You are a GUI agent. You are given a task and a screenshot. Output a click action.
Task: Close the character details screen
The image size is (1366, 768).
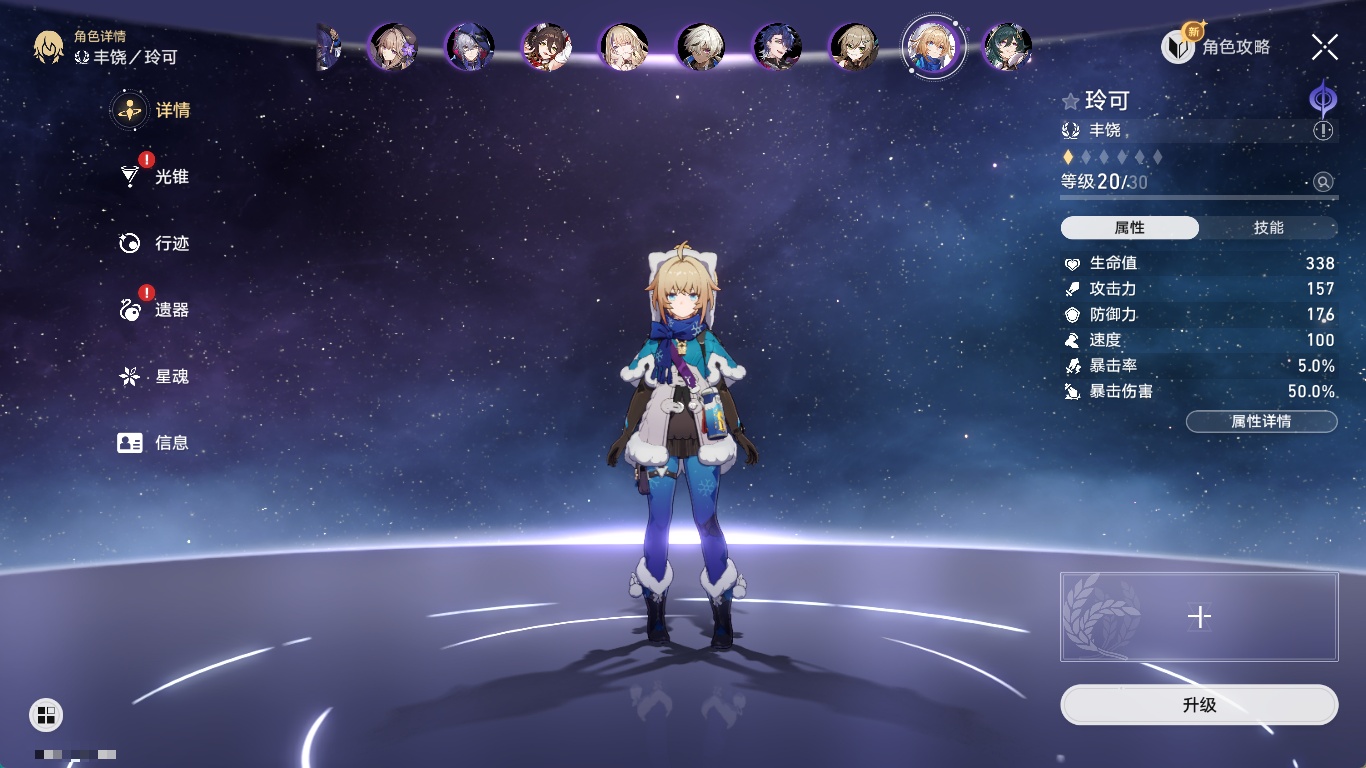click(x=1325, y=46)
